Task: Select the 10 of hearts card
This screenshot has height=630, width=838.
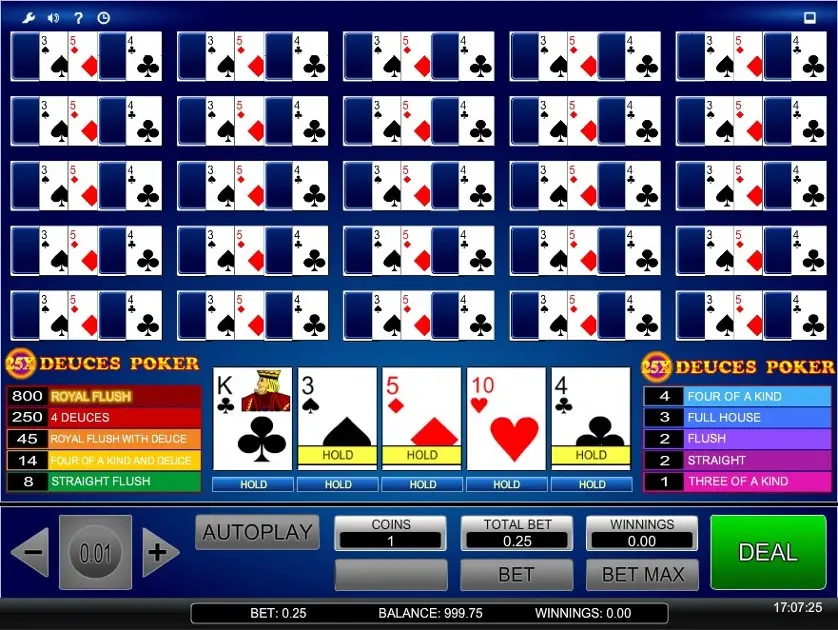Action: (x=507, y=419)
